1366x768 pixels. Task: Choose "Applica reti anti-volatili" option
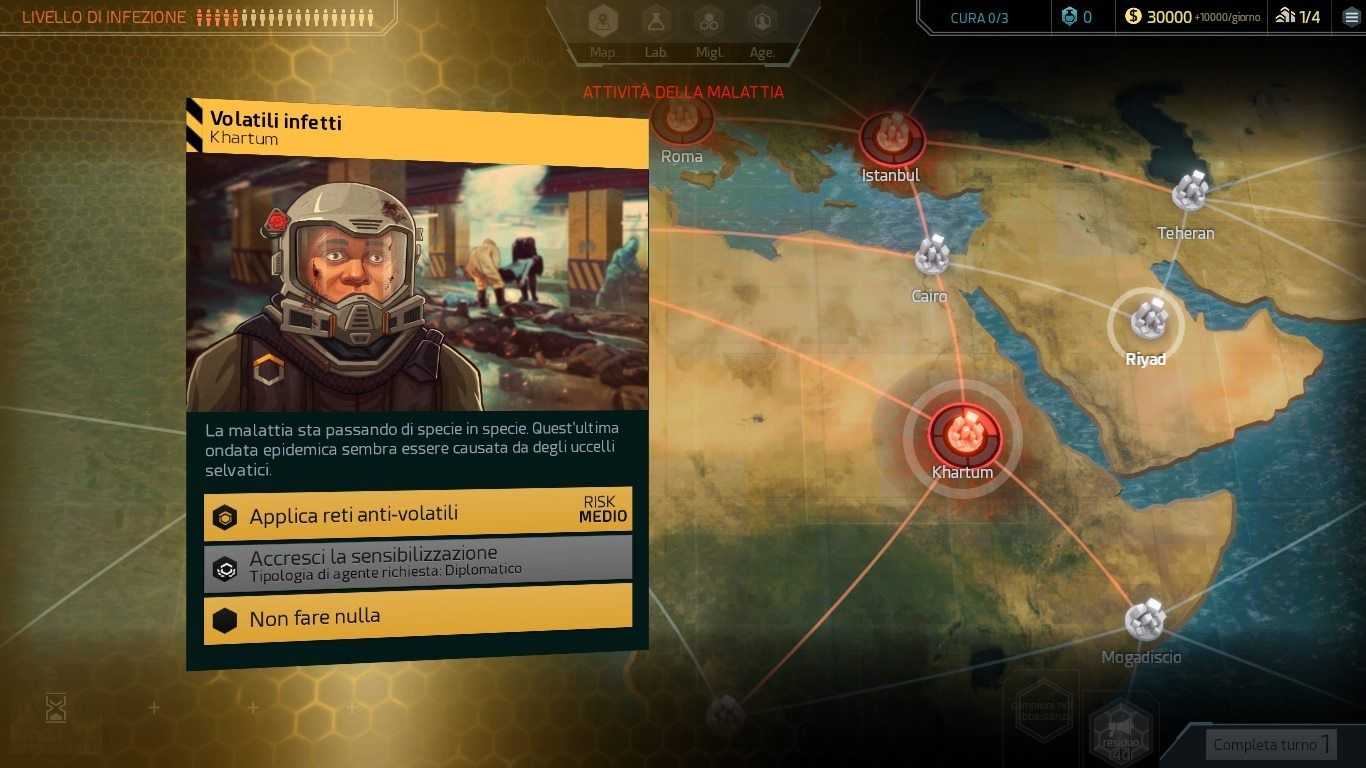click(417, 515)
